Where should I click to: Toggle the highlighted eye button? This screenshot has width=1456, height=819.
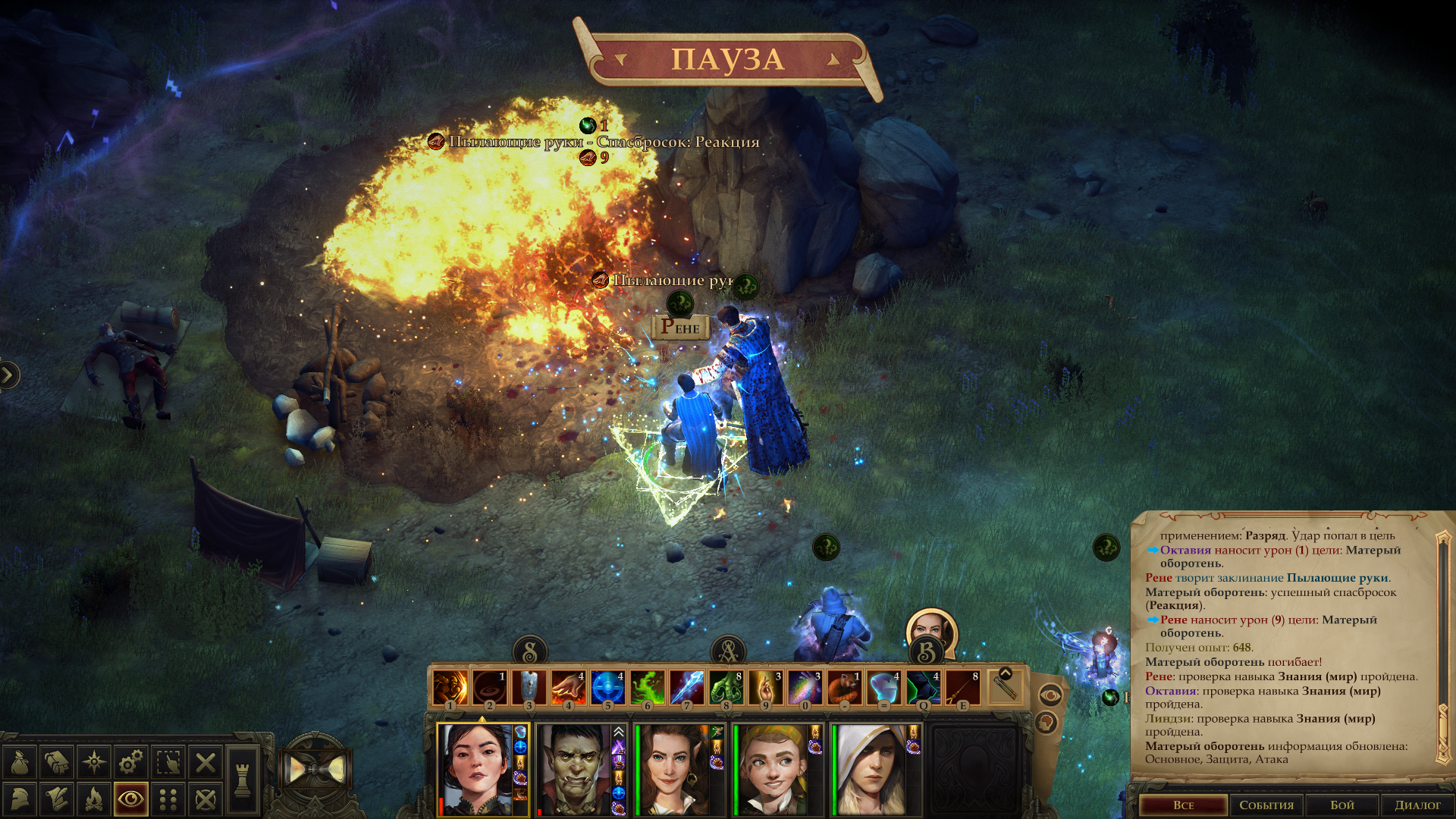point(131,799)
